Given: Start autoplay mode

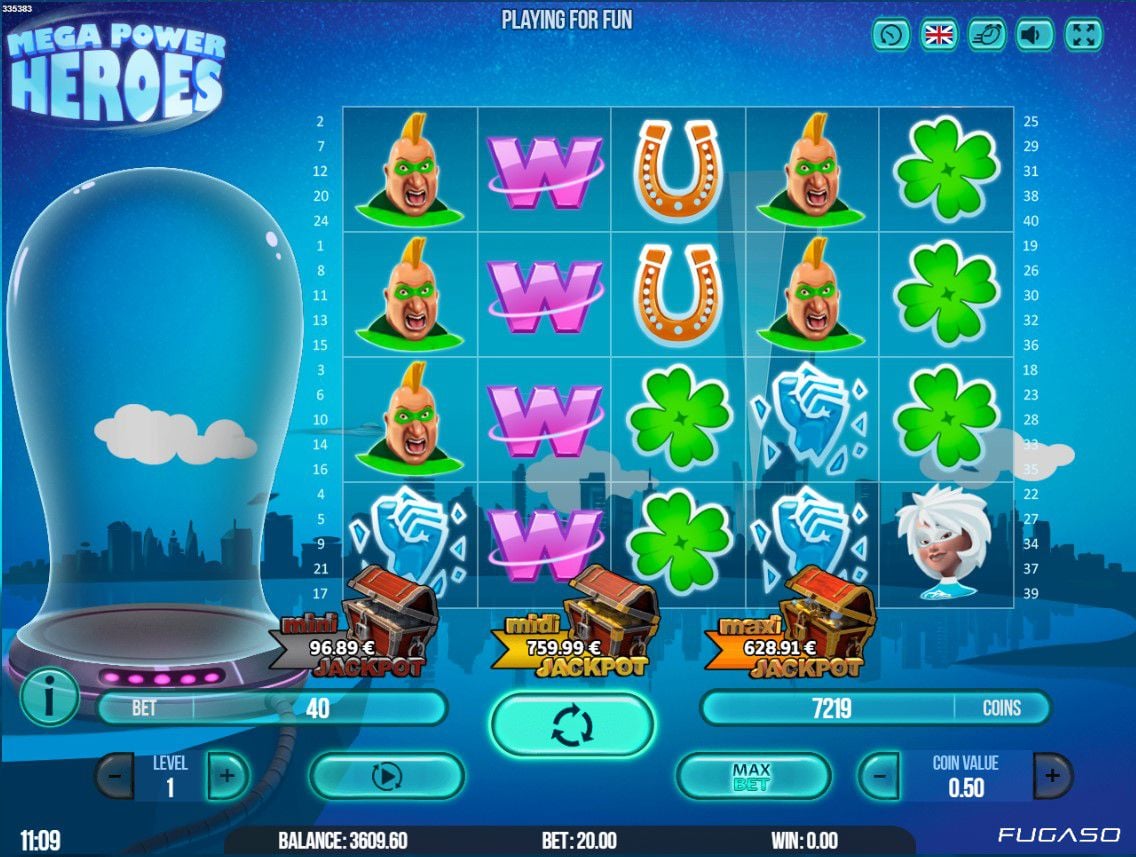Looking at the screenshot, I should click(386, 776).
